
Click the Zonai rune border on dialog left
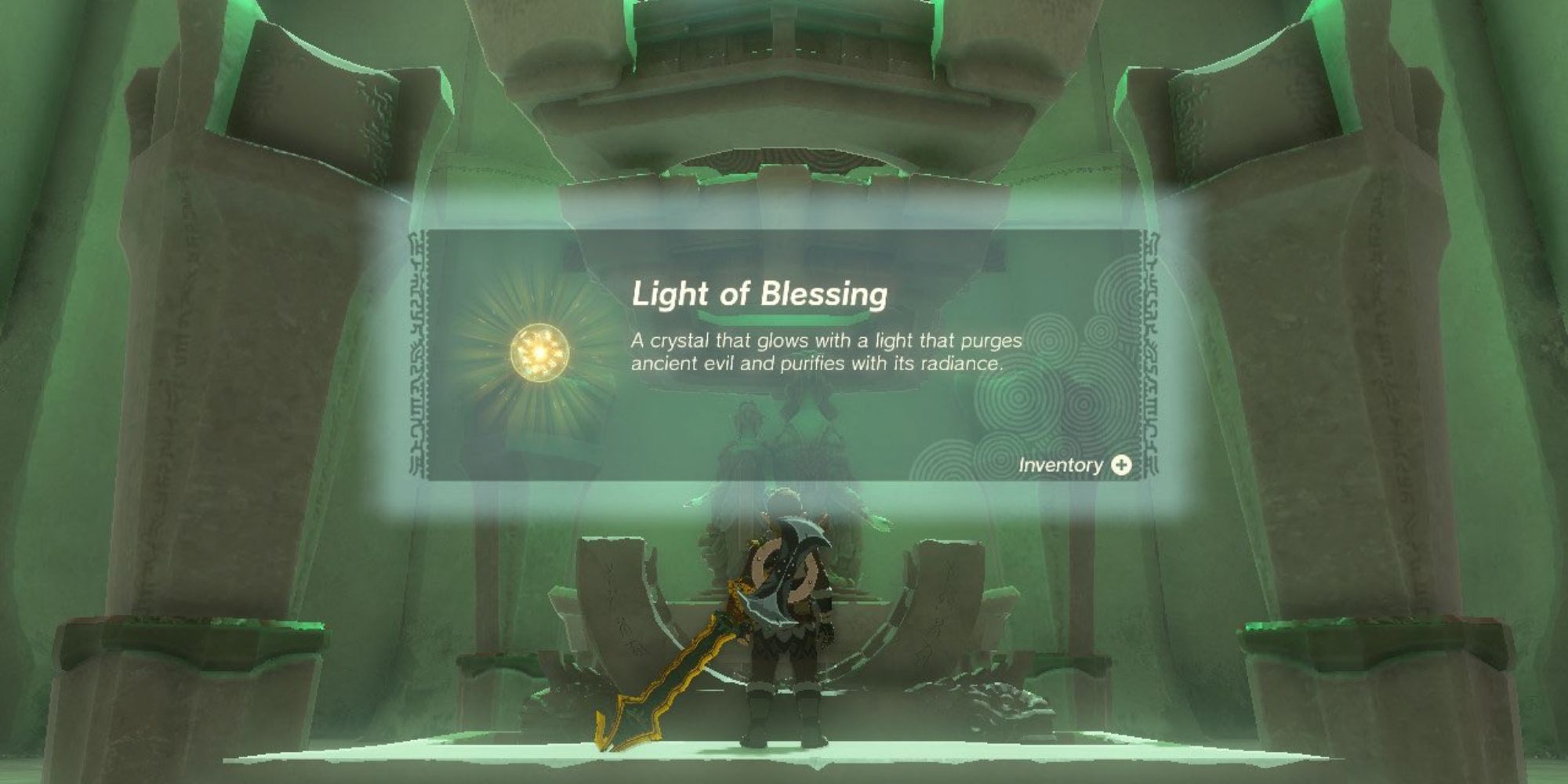pyautogui.click(x=418, y=353)
